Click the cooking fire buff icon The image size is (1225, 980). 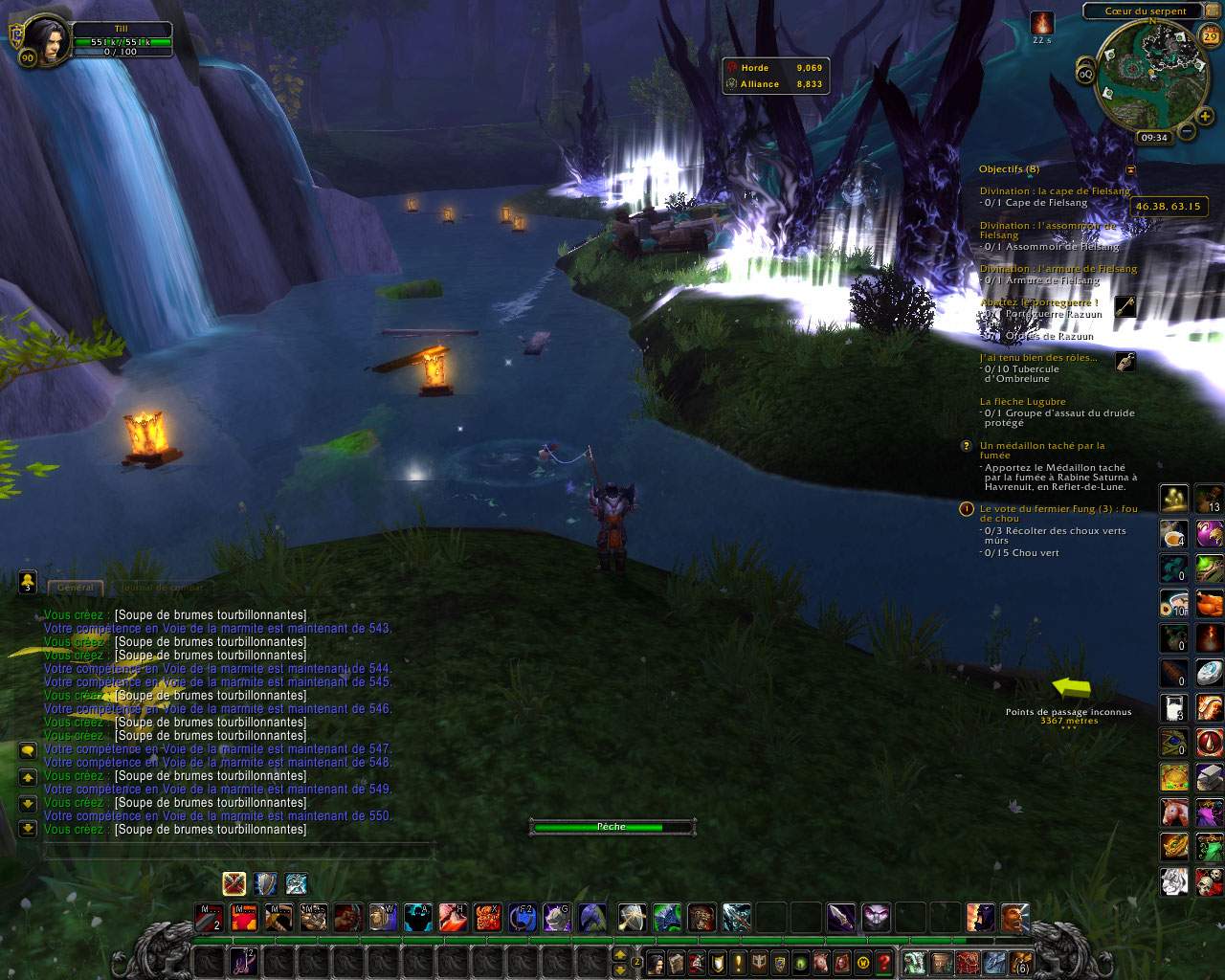pos(1042,23)
